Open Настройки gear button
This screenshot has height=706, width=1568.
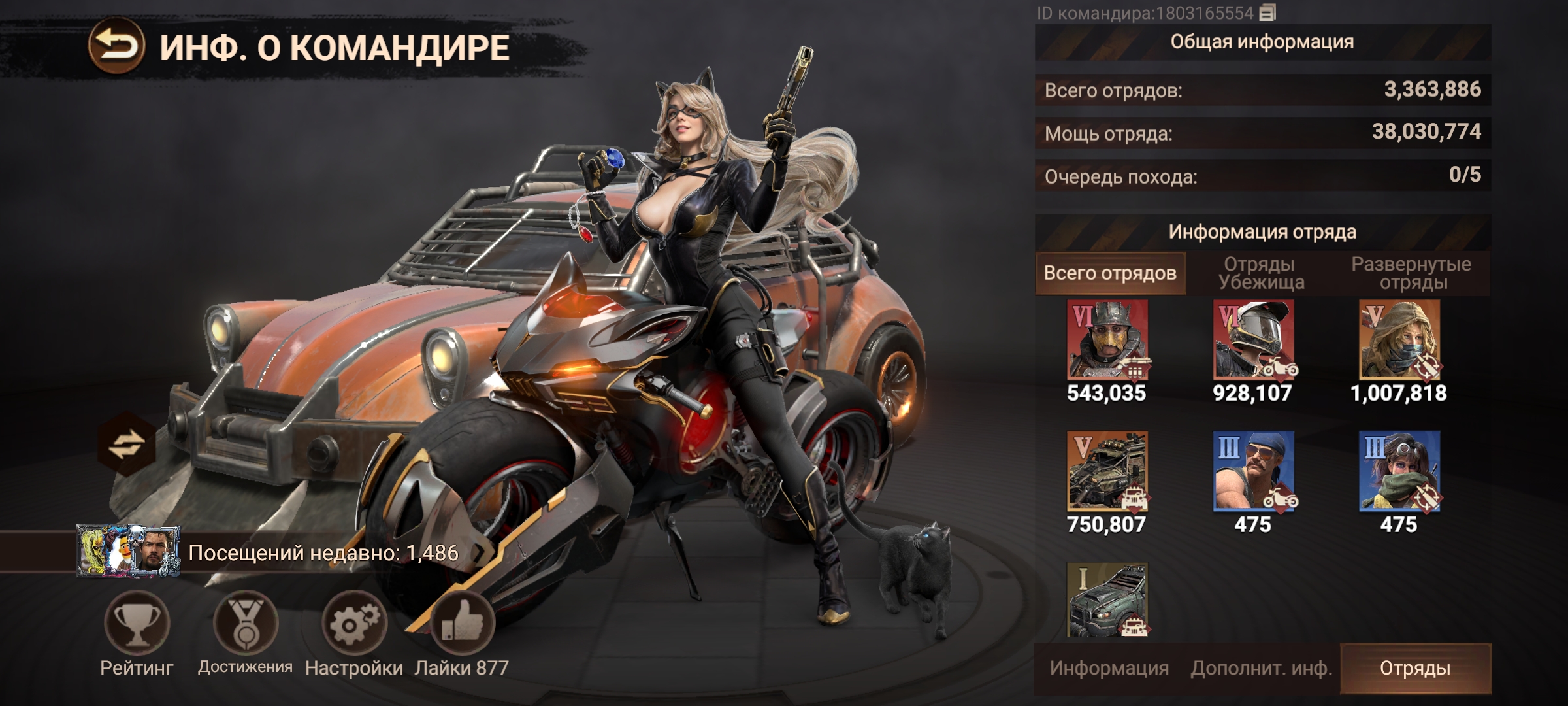[x=353, y=623]
